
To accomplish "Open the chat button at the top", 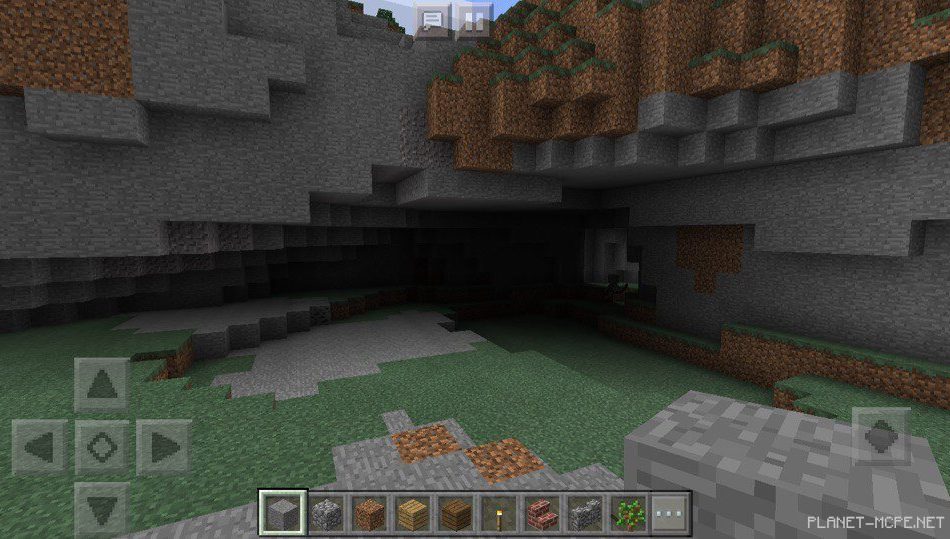I will (432, 20).
